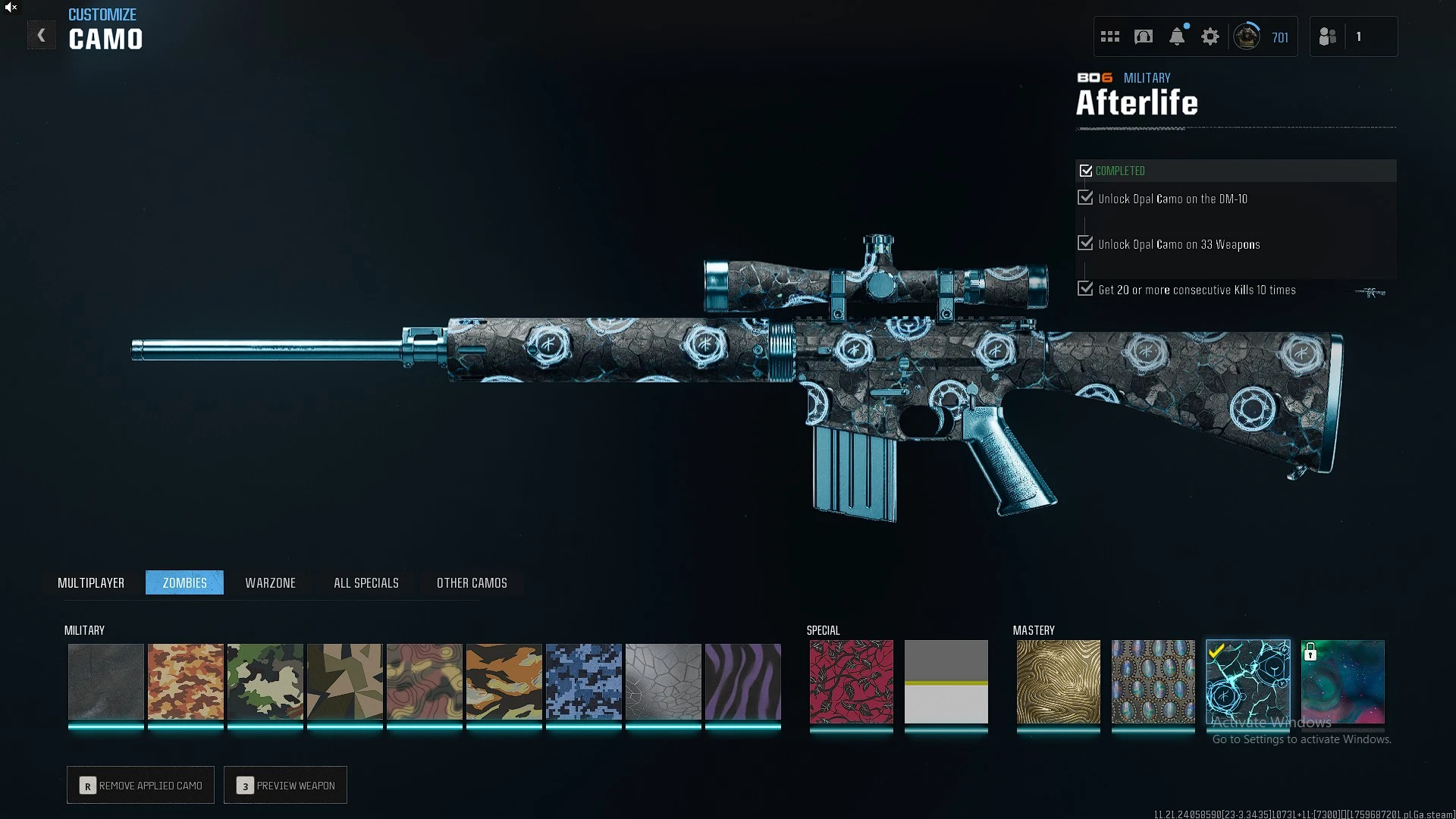Select the red floral special camo
This screenshot has height=819, width=1456.
pos(851,681)
